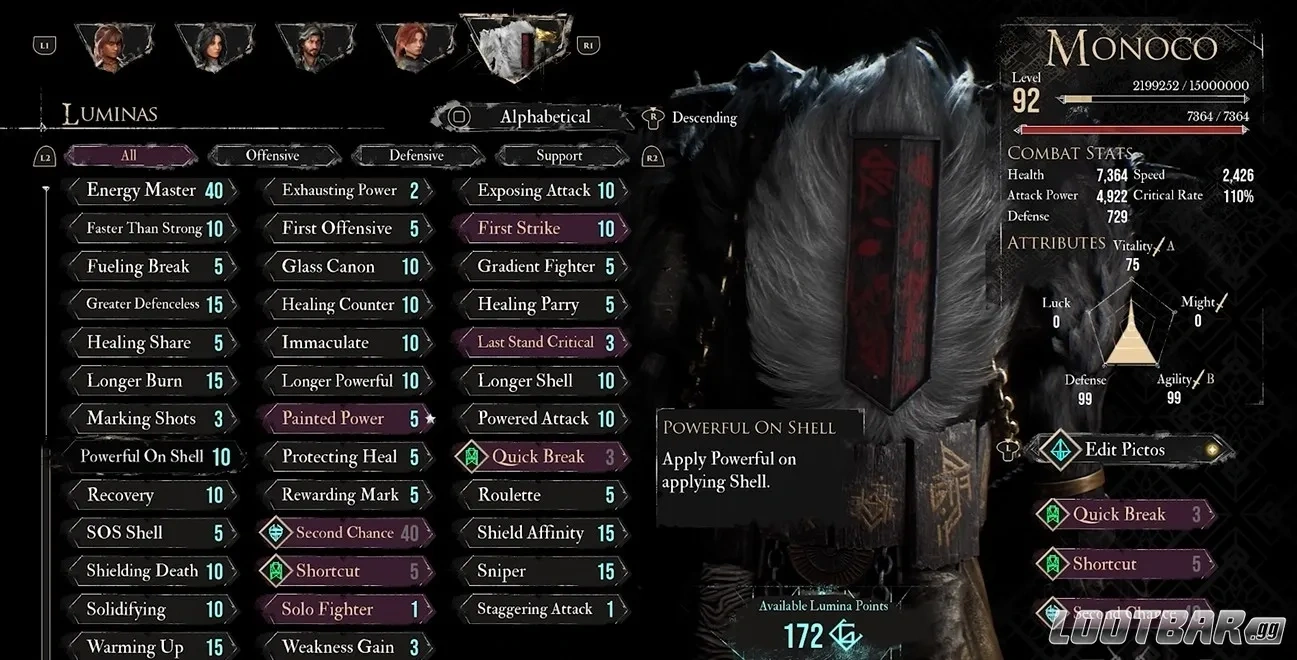1297x660 pixels.
Task: Toggle the Last Stand Critical lumina
Action: pyautogui.click(x=541, y=342)
